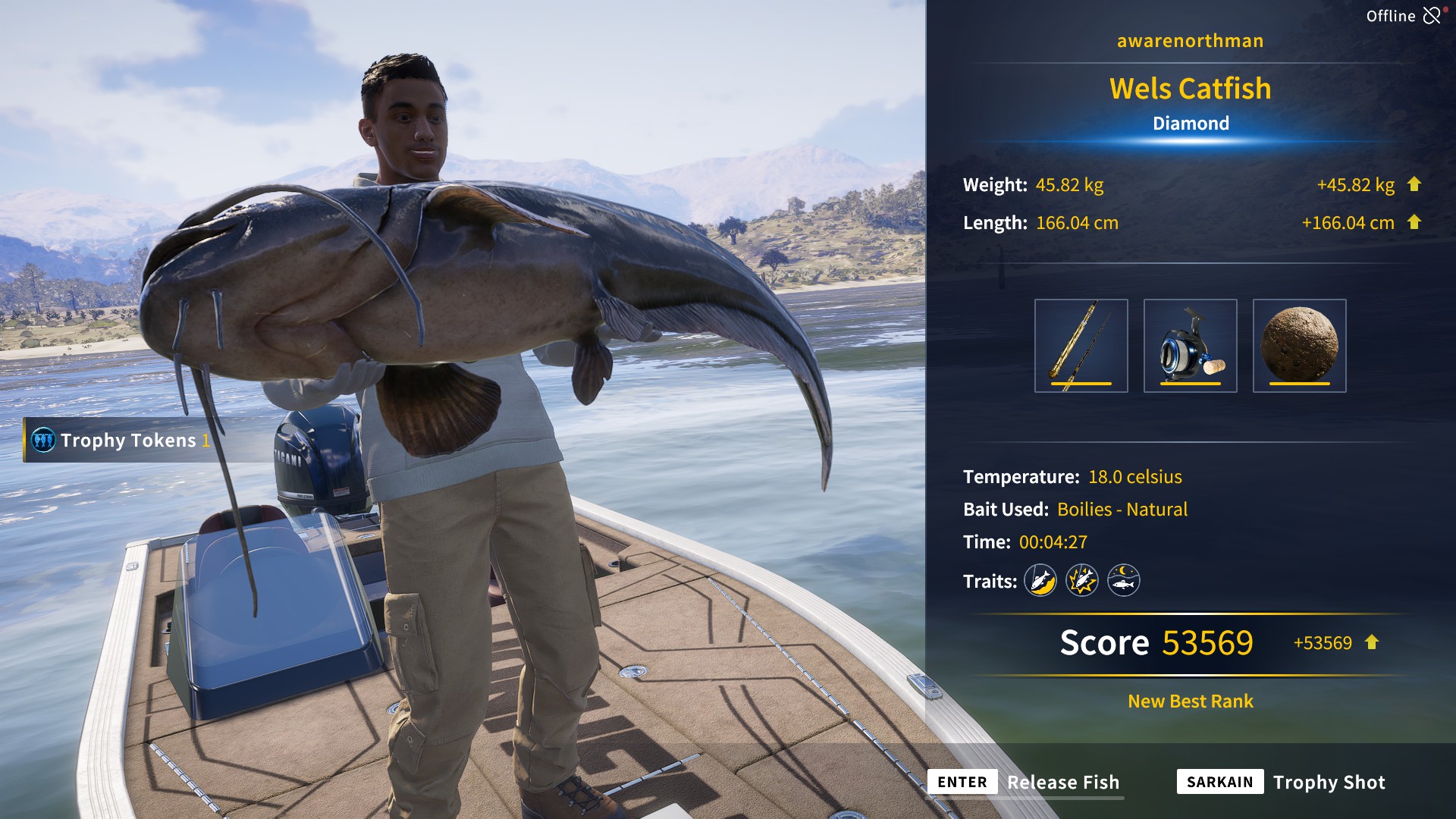This screenshot has height=819, width=1456.
Task: Click the Diamond rarity label
Action: (x=1189, y=123)
